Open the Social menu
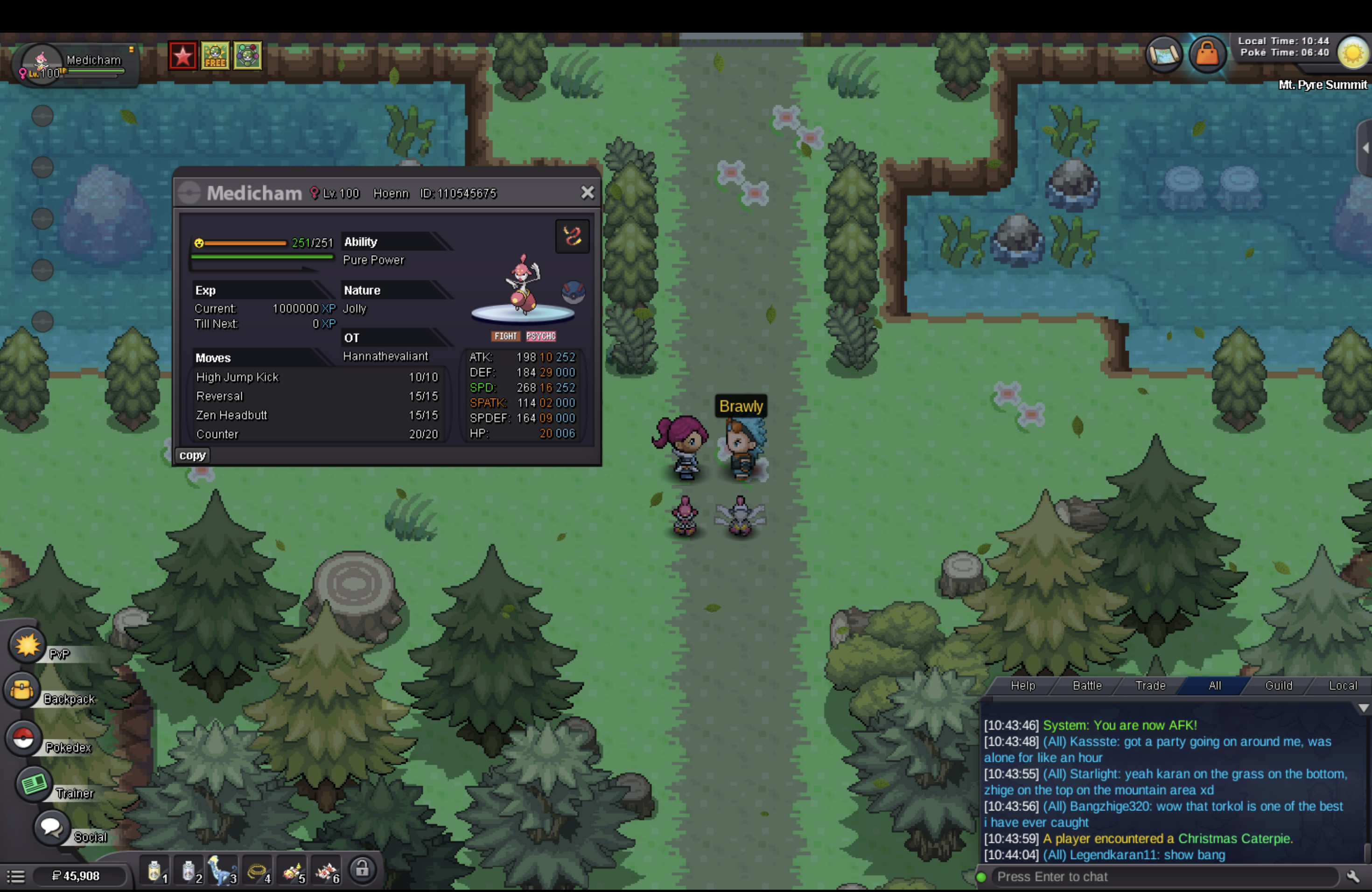Screen dimensions: 1372x892 [x=51, y=828]
